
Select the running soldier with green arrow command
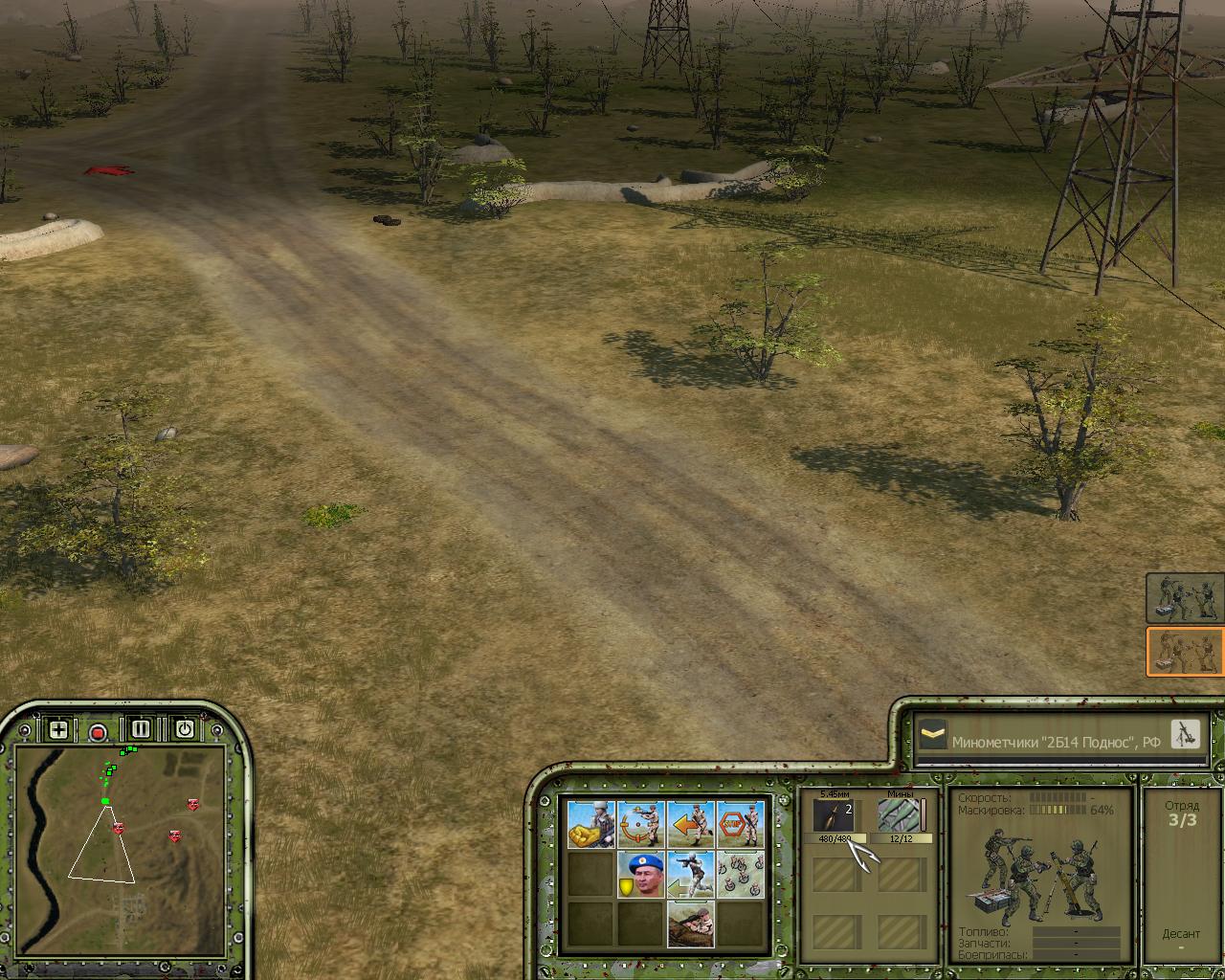coord(690,874)
